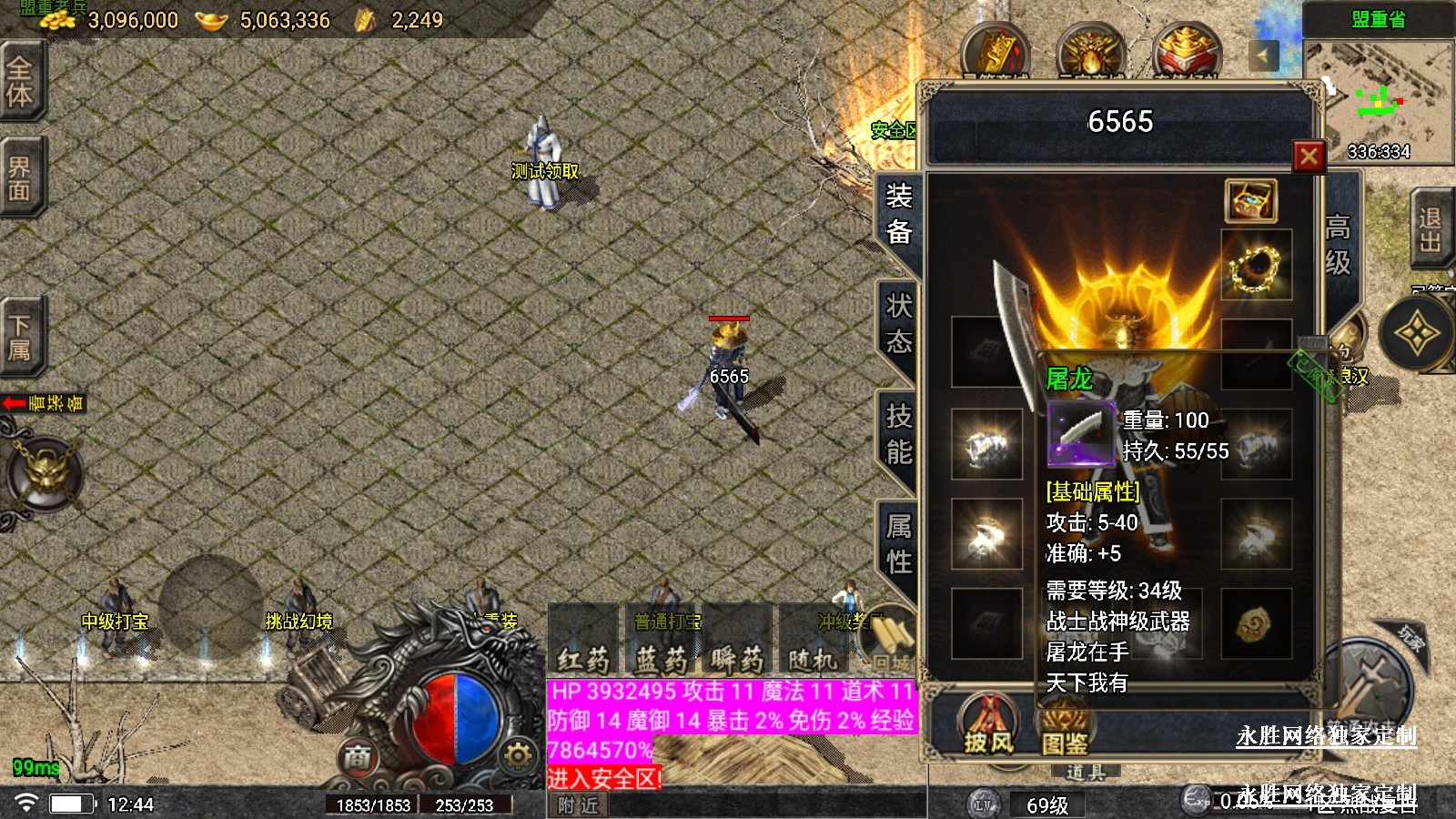Screen dimensions: 1456x819
Task: Click the treasure chest icon in the panel
Action: click(1251, 200)
